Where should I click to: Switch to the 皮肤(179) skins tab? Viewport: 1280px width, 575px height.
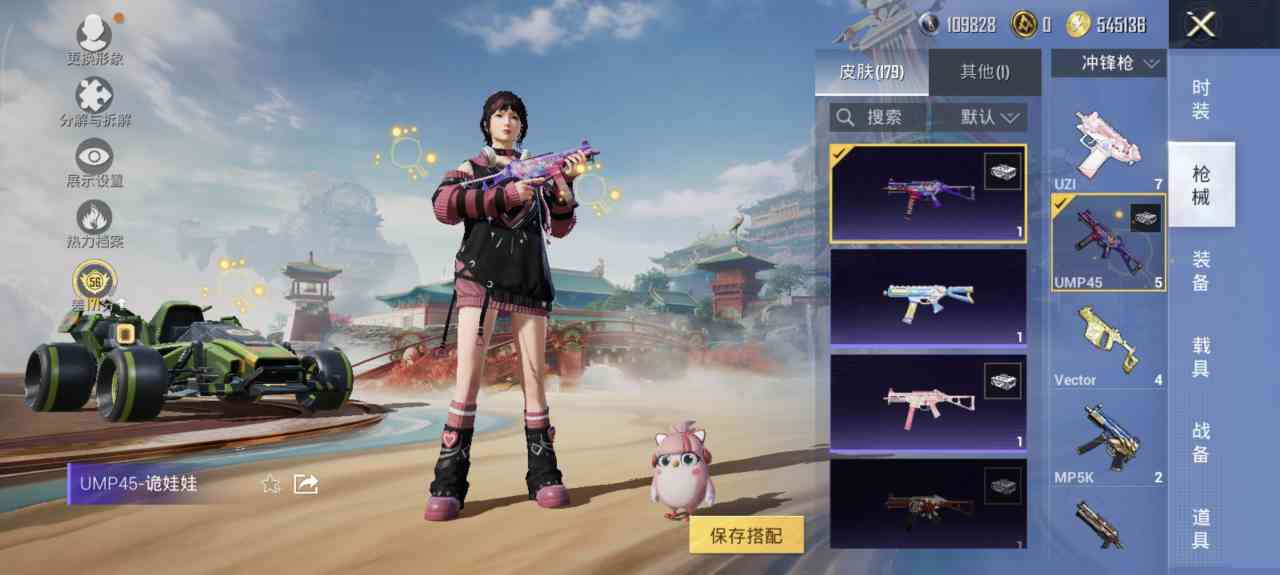click(871, 72)
